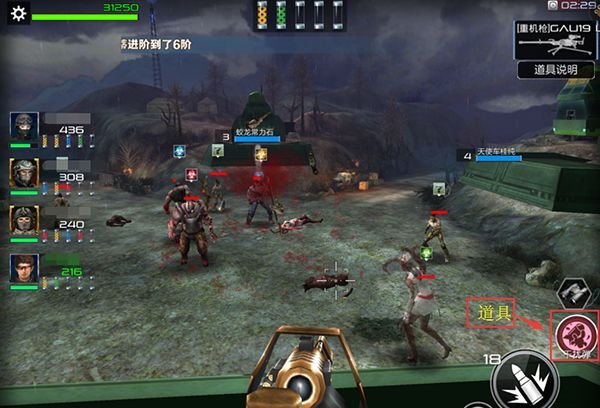This screenshot has height=408, width=600.
Task: Select the teammate portrait with 436 score
Action: coord(24,128)
